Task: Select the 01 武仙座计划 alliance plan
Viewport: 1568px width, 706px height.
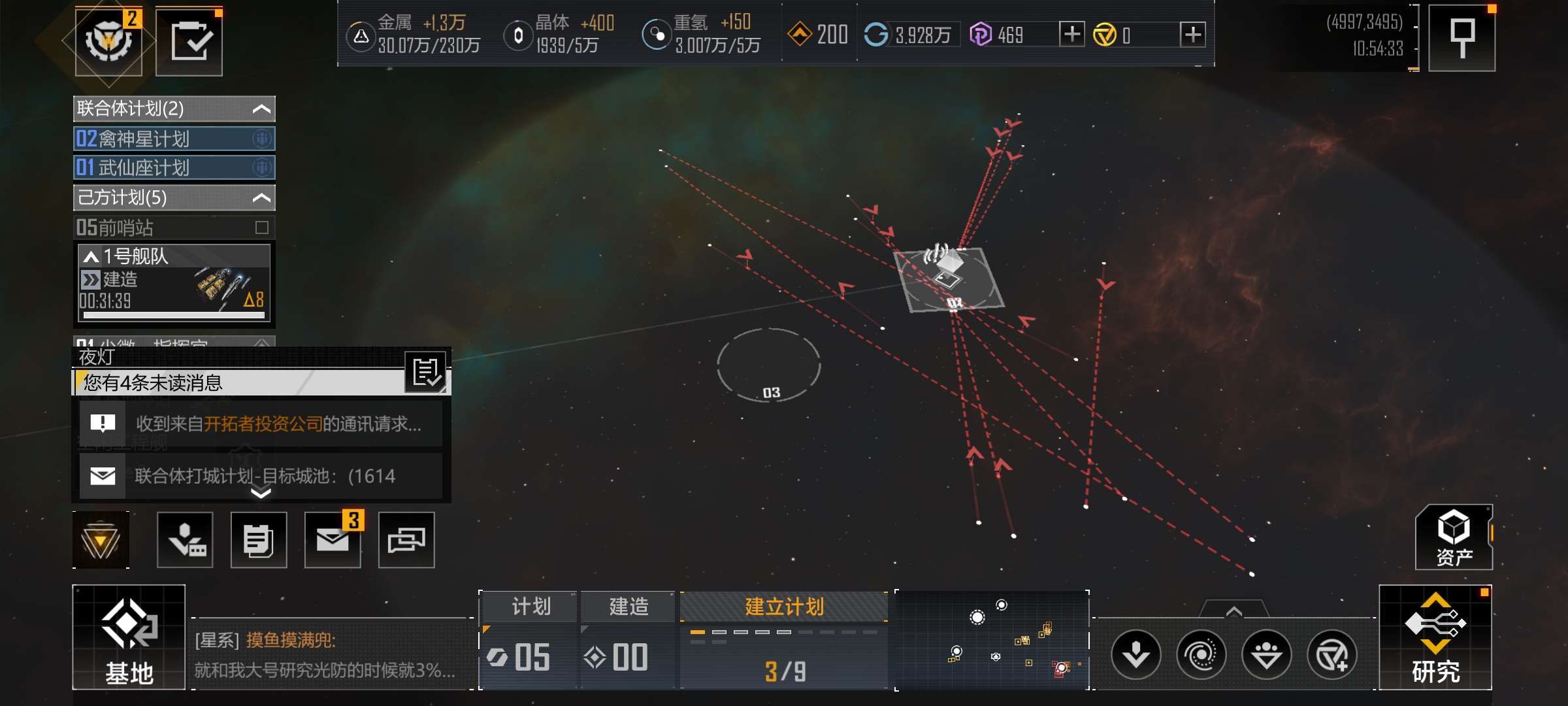Action: point(174,167)
